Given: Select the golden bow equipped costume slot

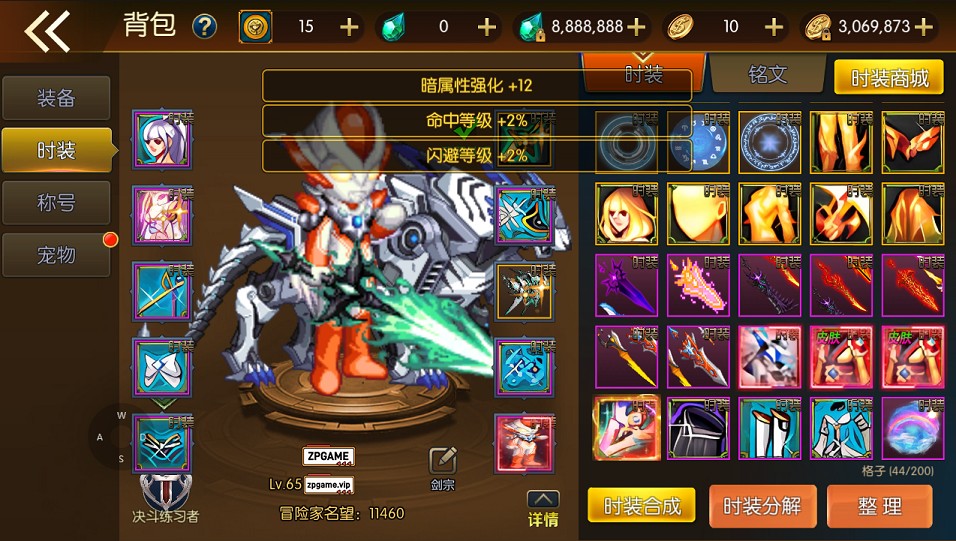Looking at the screenshot, I should pyautogui.click(x=162, y=292).
